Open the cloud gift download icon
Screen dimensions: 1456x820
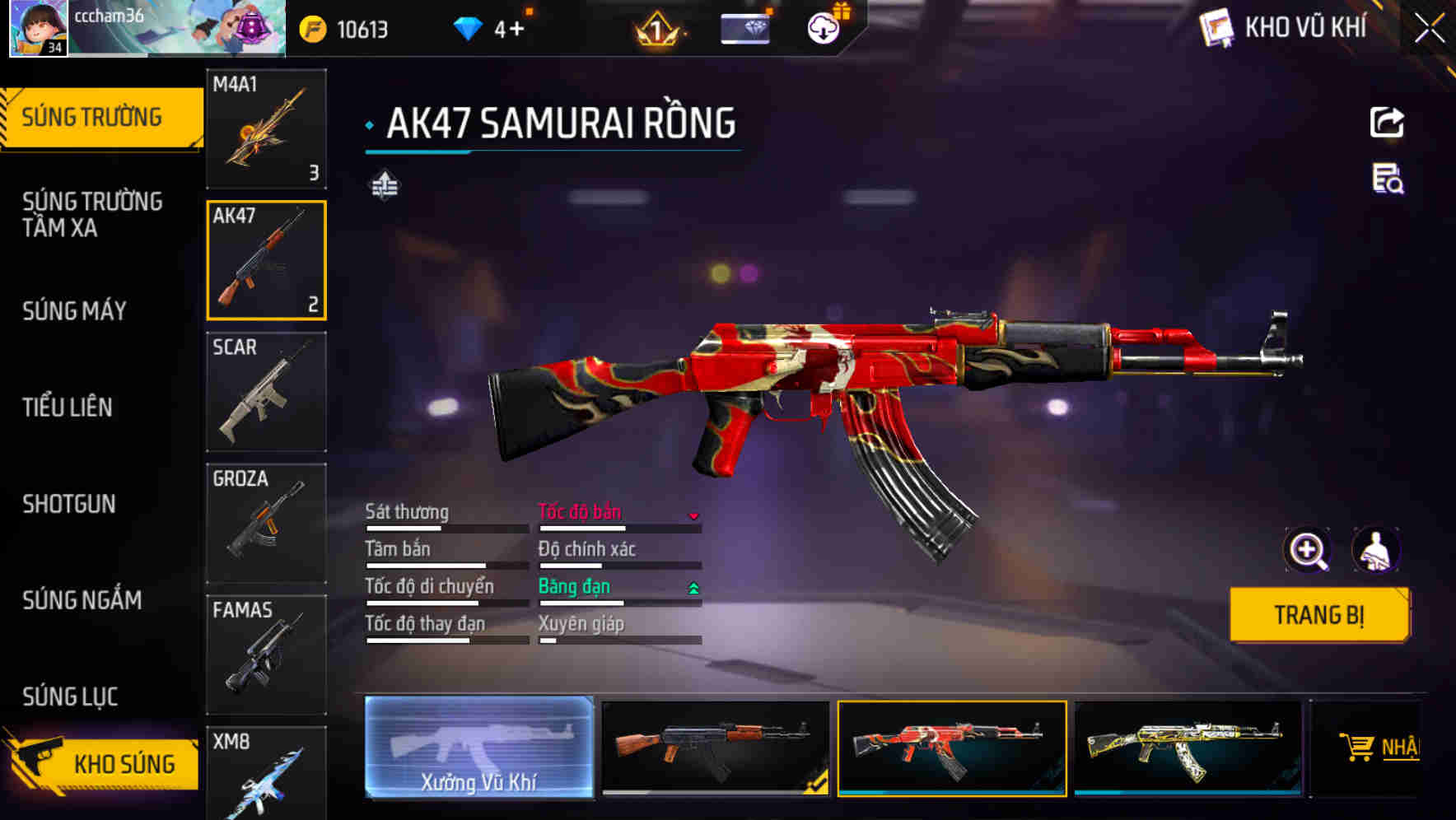click(823, 27)
